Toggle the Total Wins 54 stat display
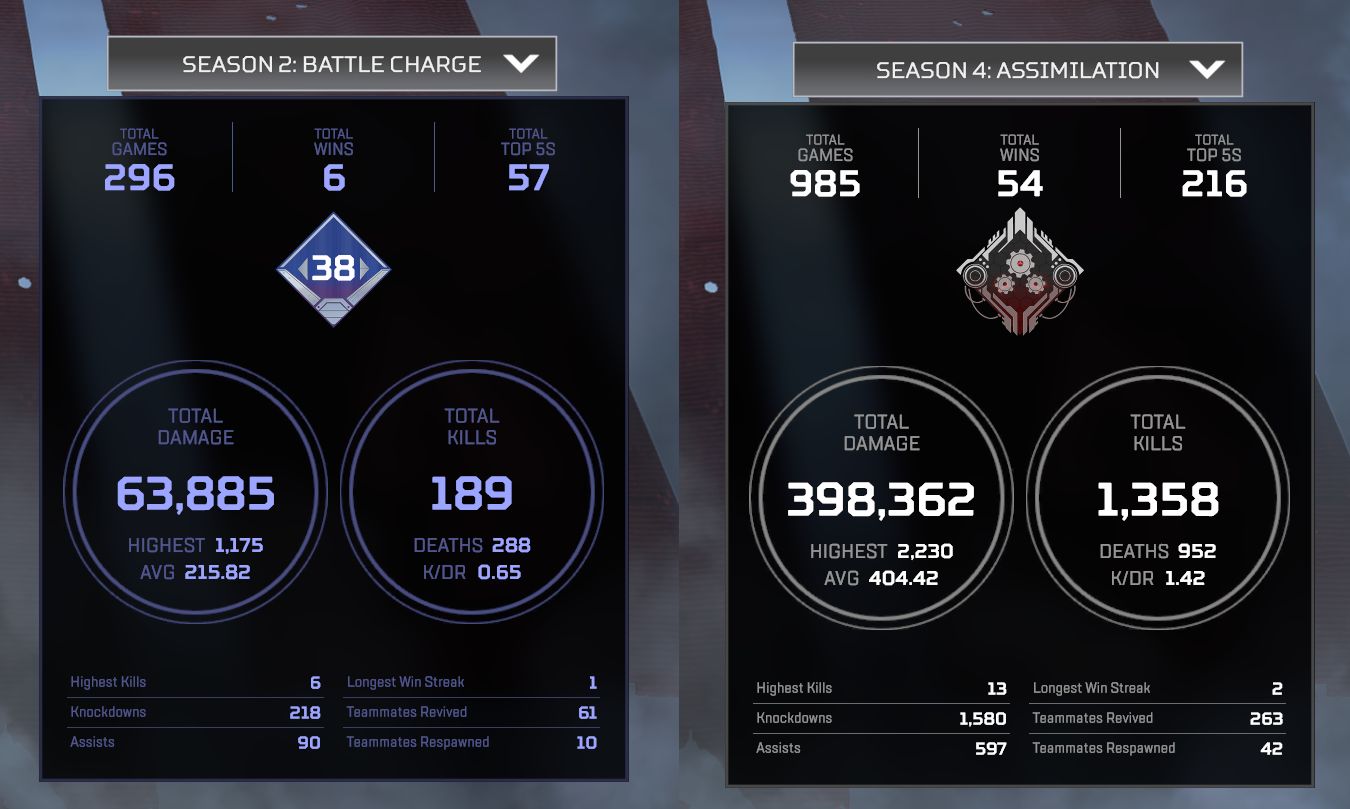This screenshot has height=809, width=1350. click(1022, 160)
